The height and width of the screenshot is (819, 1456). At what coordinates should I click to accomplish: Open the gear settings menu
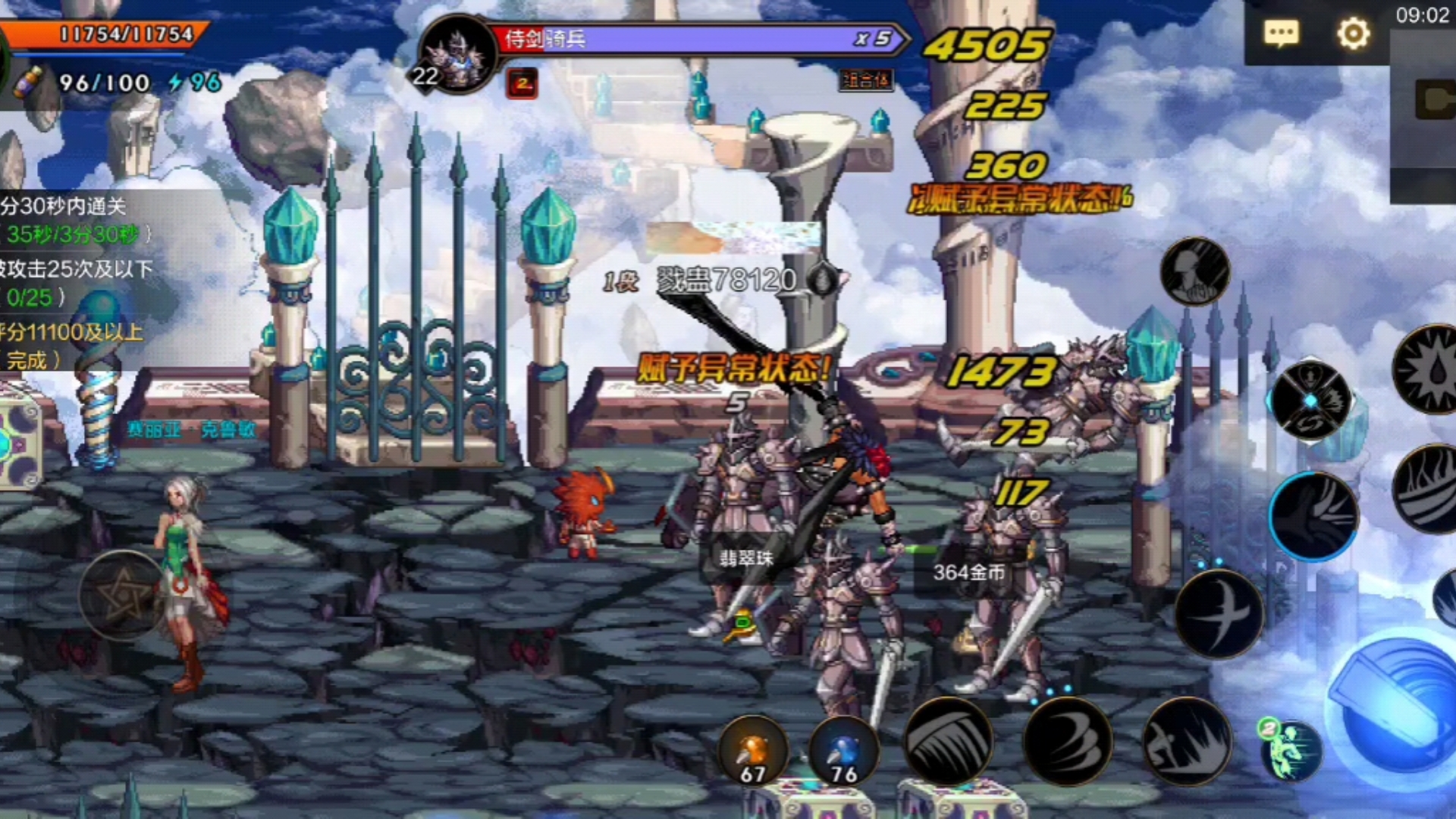point(1353,33)
